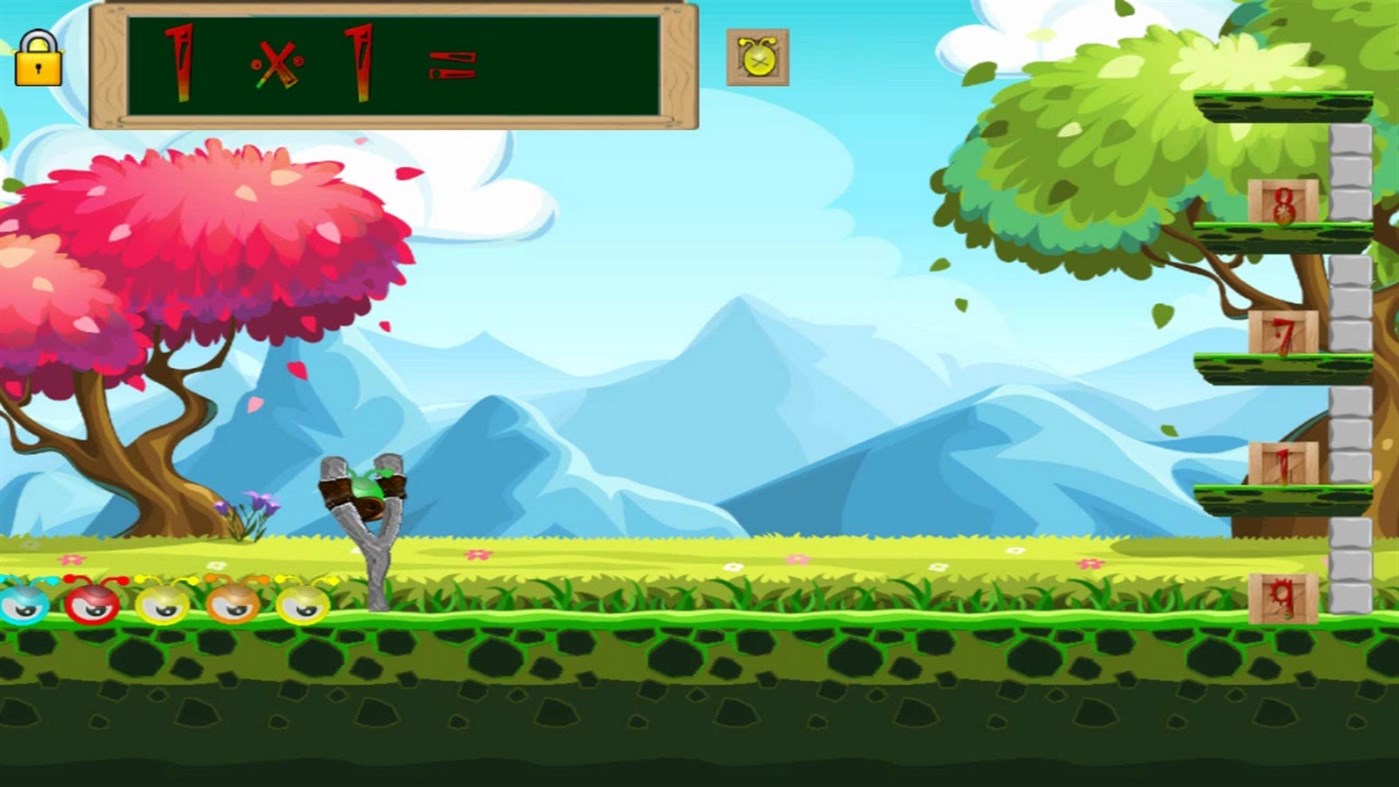
Task: Select the crate numbered 7
Action: [x=1285, y=330]
